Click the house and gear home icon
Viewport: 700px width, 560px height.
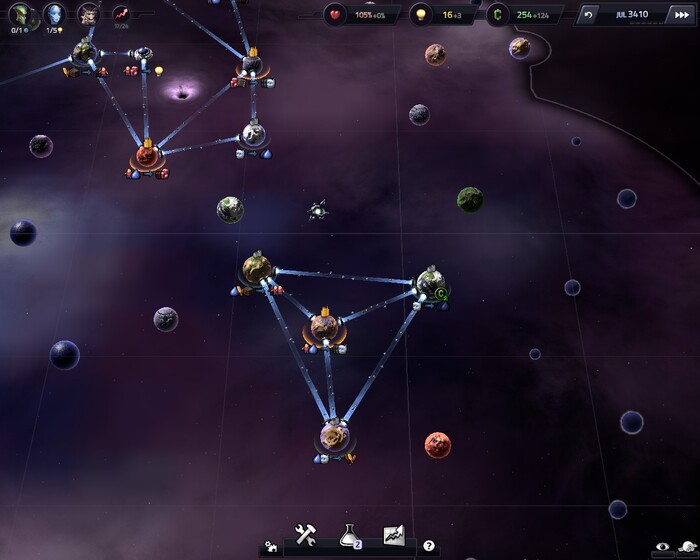(270, 547)
